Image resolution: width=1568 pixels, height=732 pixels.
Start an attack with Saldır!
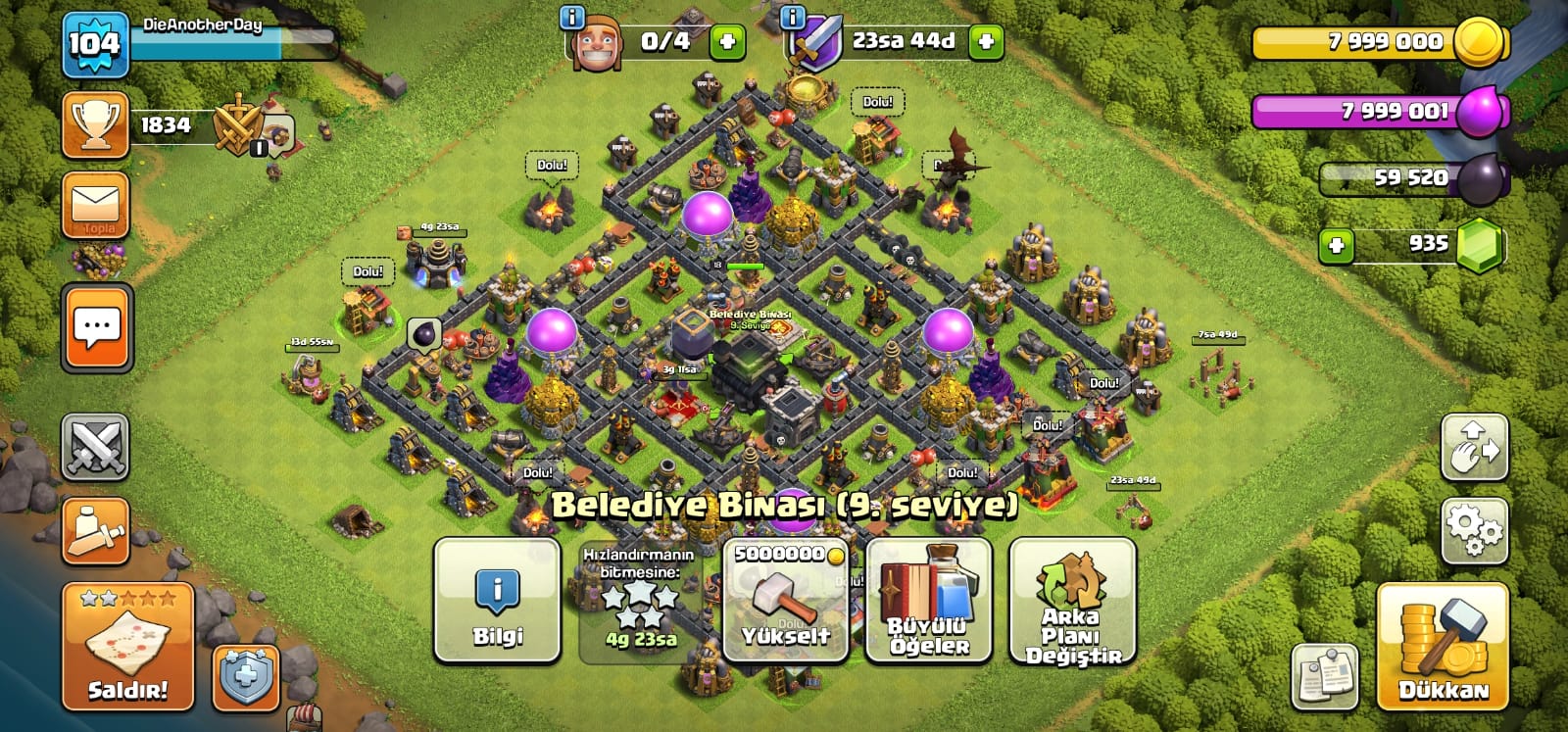127,647
